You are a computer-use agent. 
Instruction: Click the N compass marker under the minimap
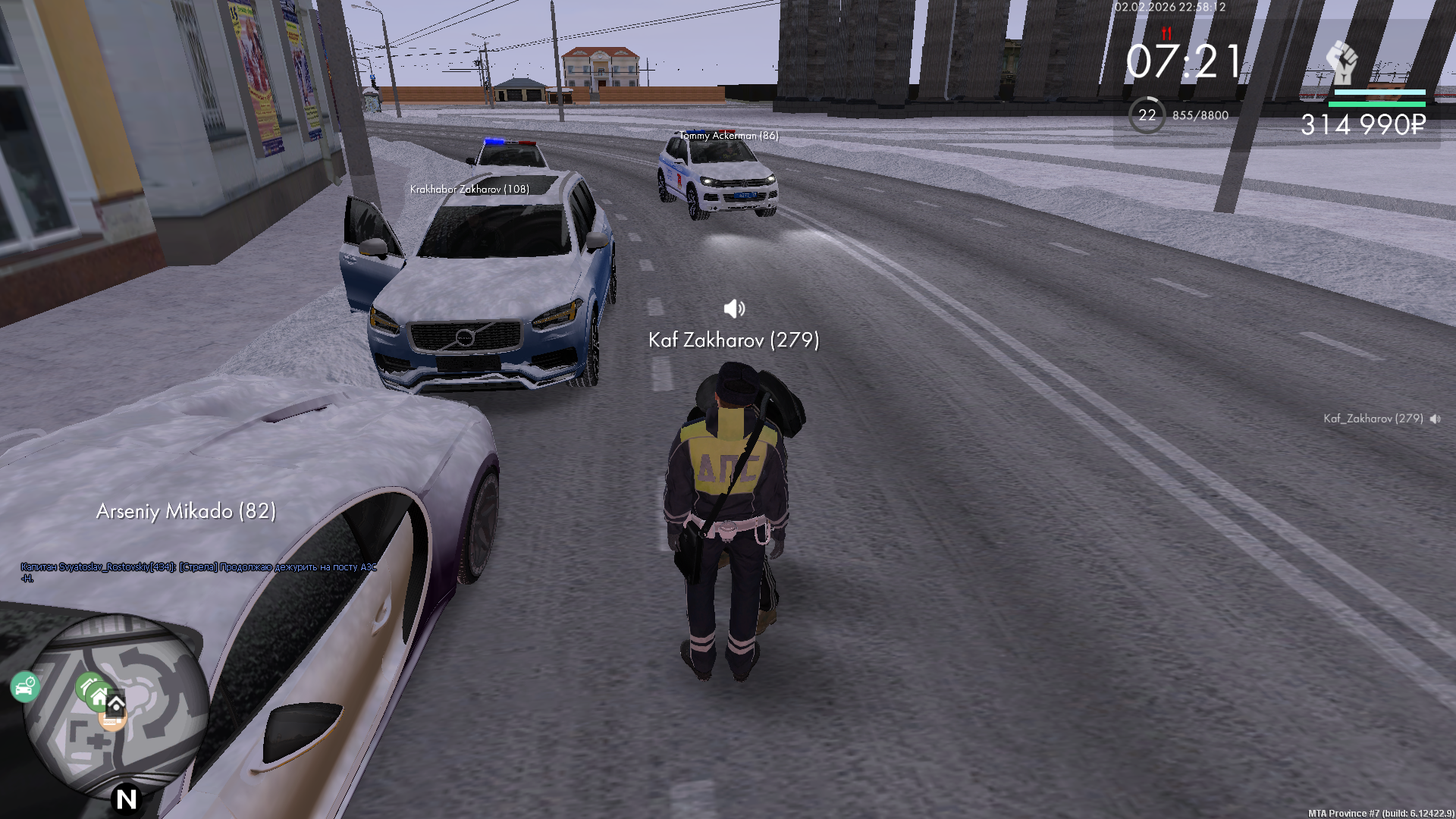point(126,799)
